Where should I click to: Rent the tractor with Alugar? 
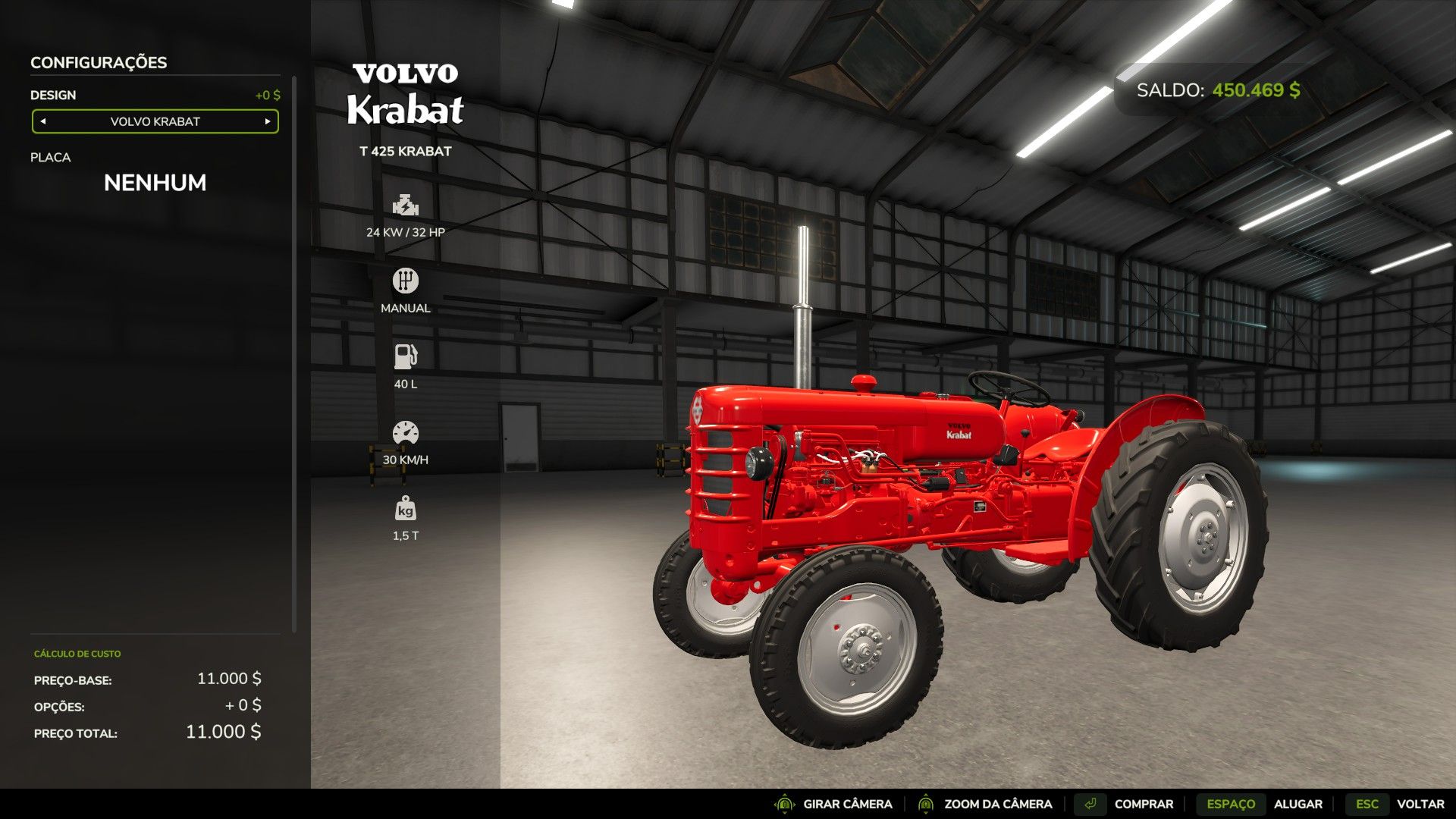1298,804
